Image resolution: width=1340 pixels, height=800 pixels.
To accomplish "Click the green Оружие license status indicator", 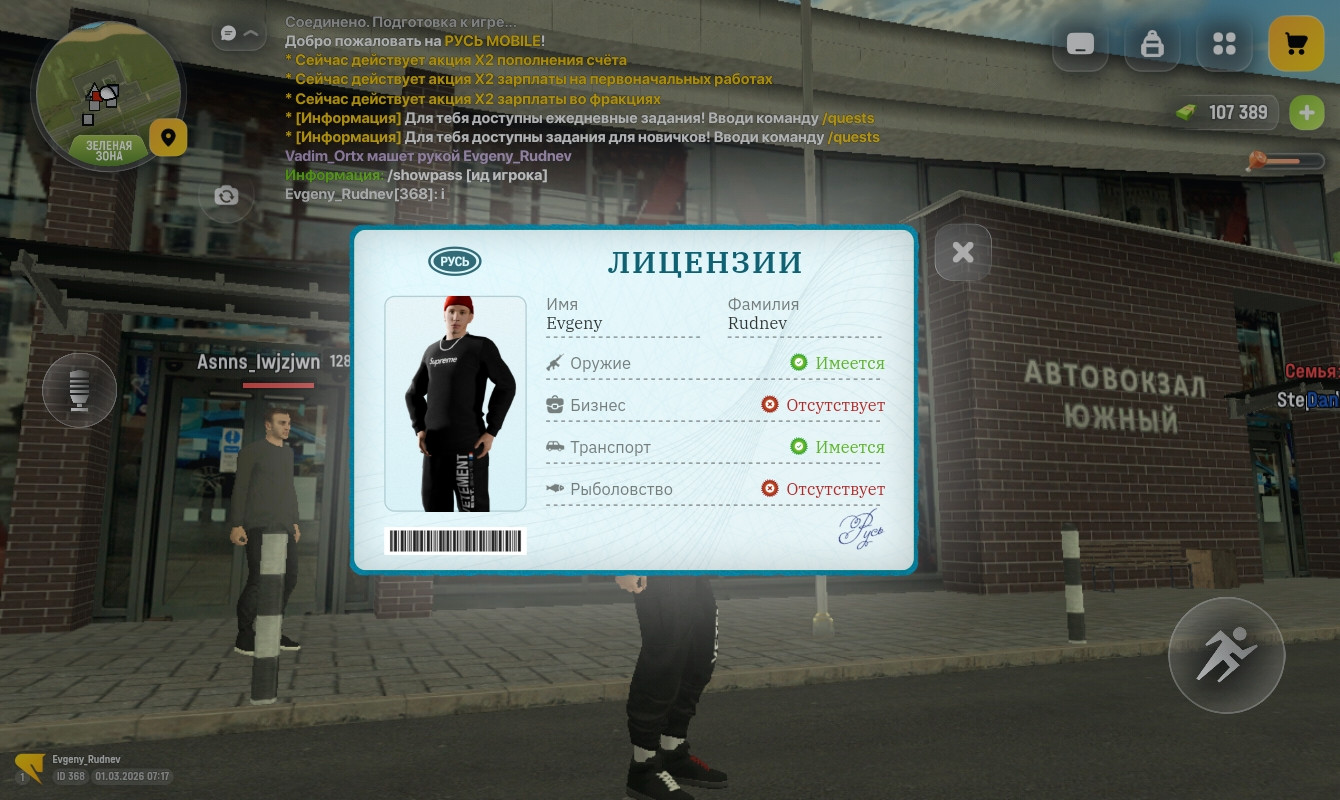I will [x=799, y=362].
